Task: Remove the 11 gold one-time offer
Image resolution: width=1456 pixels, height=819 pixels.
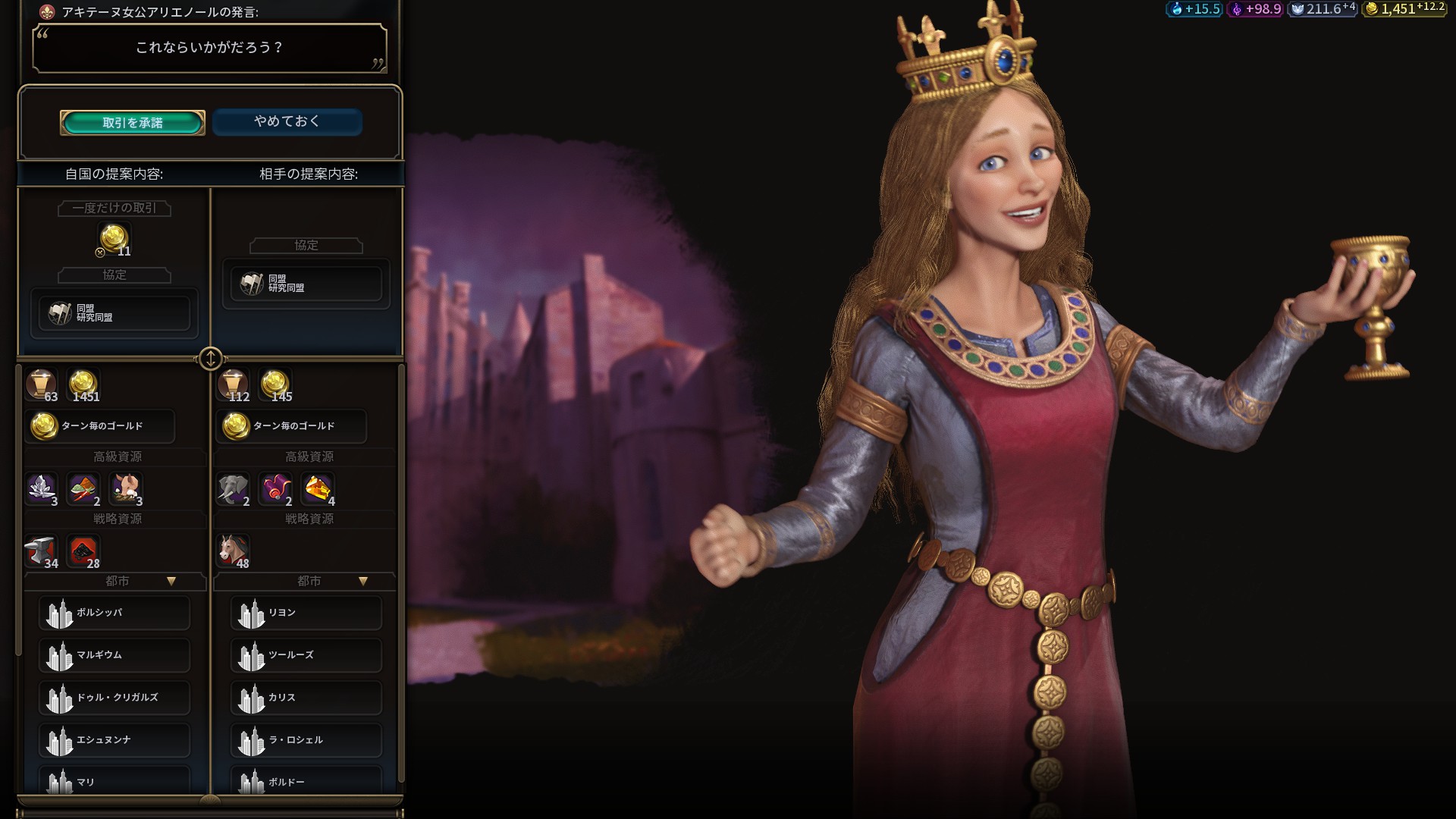Action: 114,239
